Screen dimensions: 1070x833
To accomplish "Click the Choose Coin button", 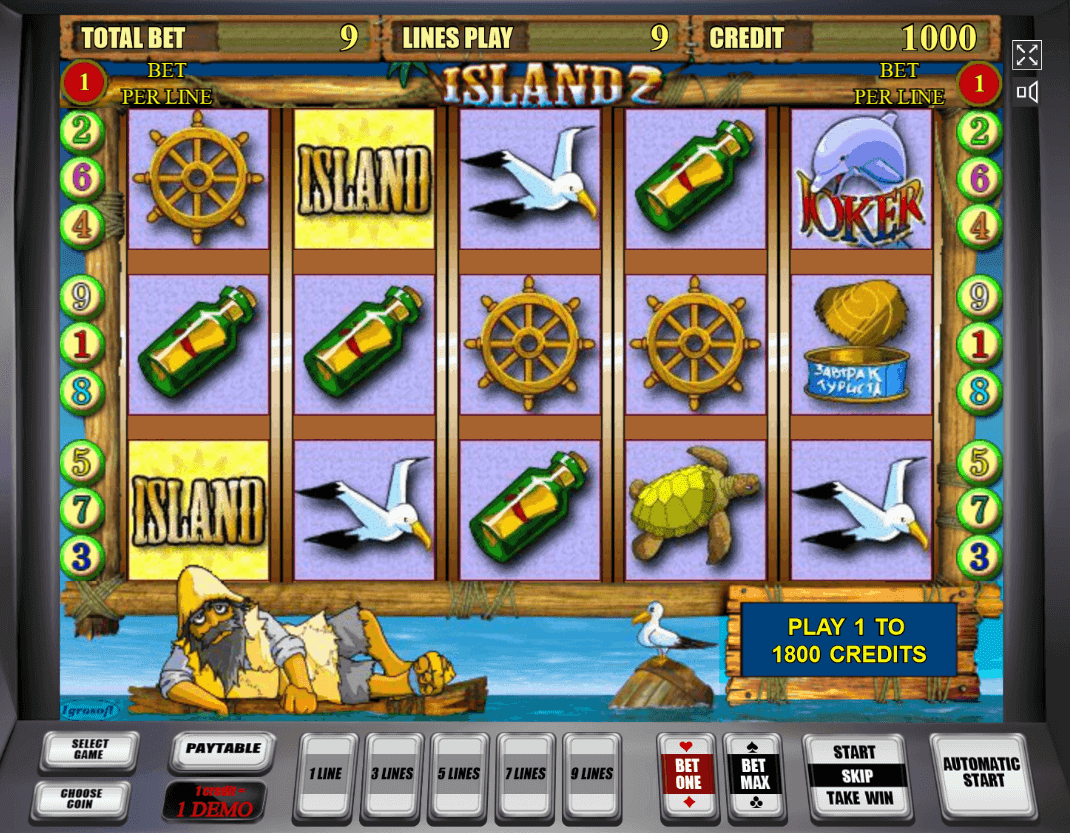I will [x=80, y=798].
